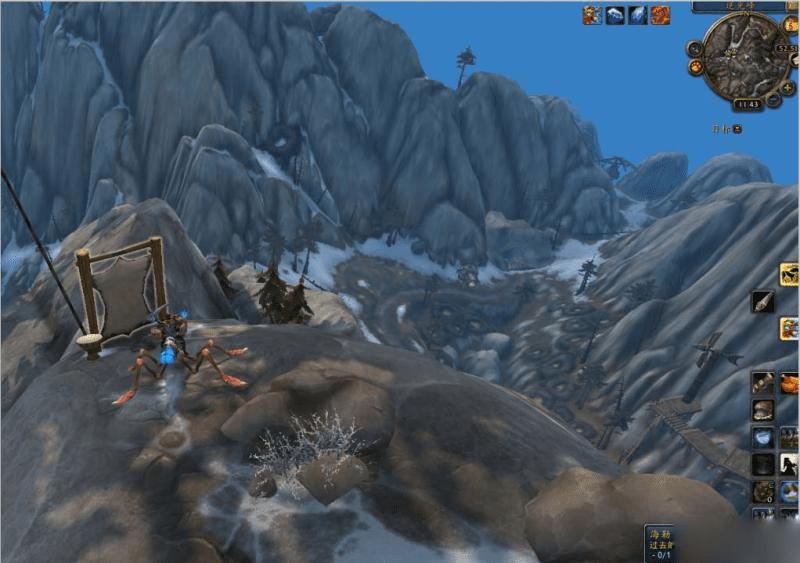
Task: Activate the bread loaf item slot
Action: pos(763,410)
